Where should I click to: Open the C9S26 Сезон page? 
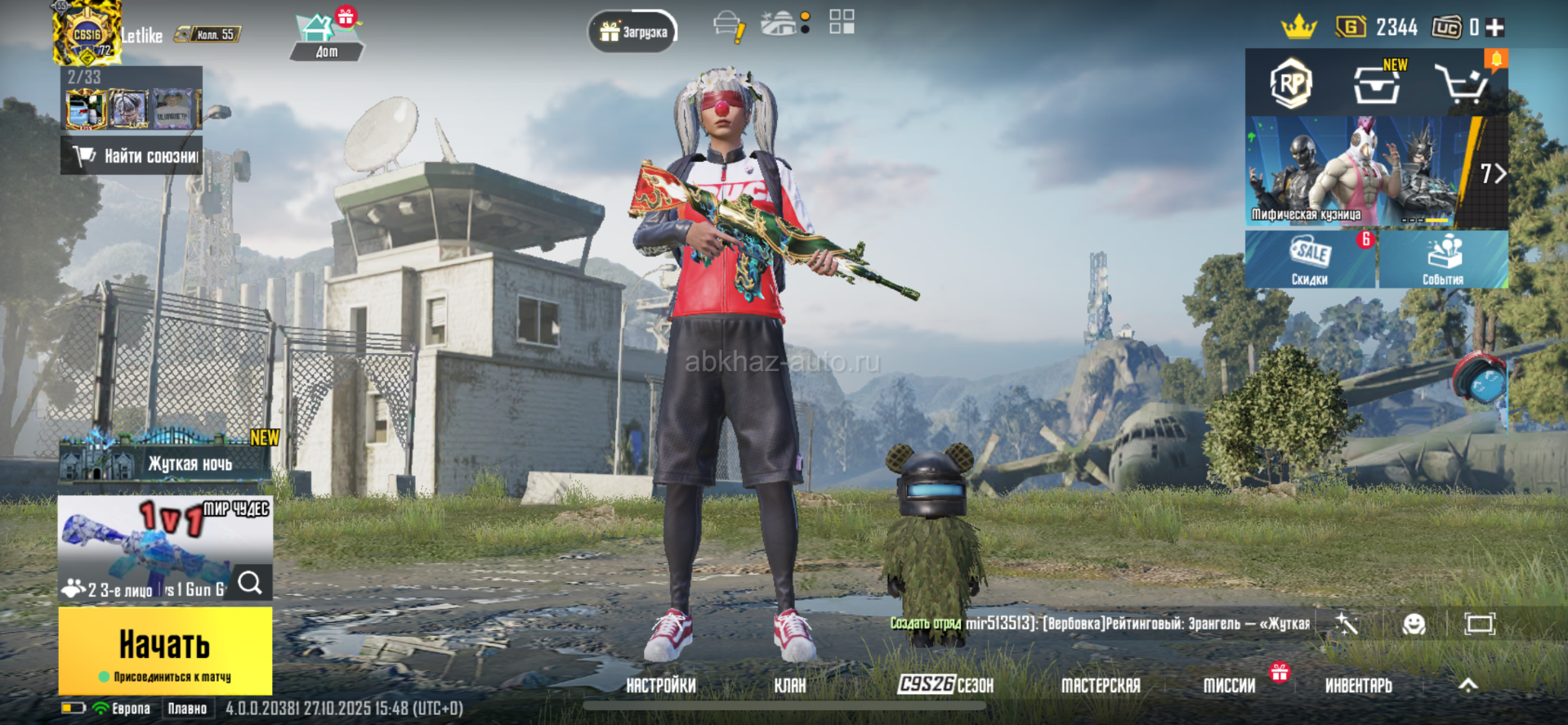945,685
